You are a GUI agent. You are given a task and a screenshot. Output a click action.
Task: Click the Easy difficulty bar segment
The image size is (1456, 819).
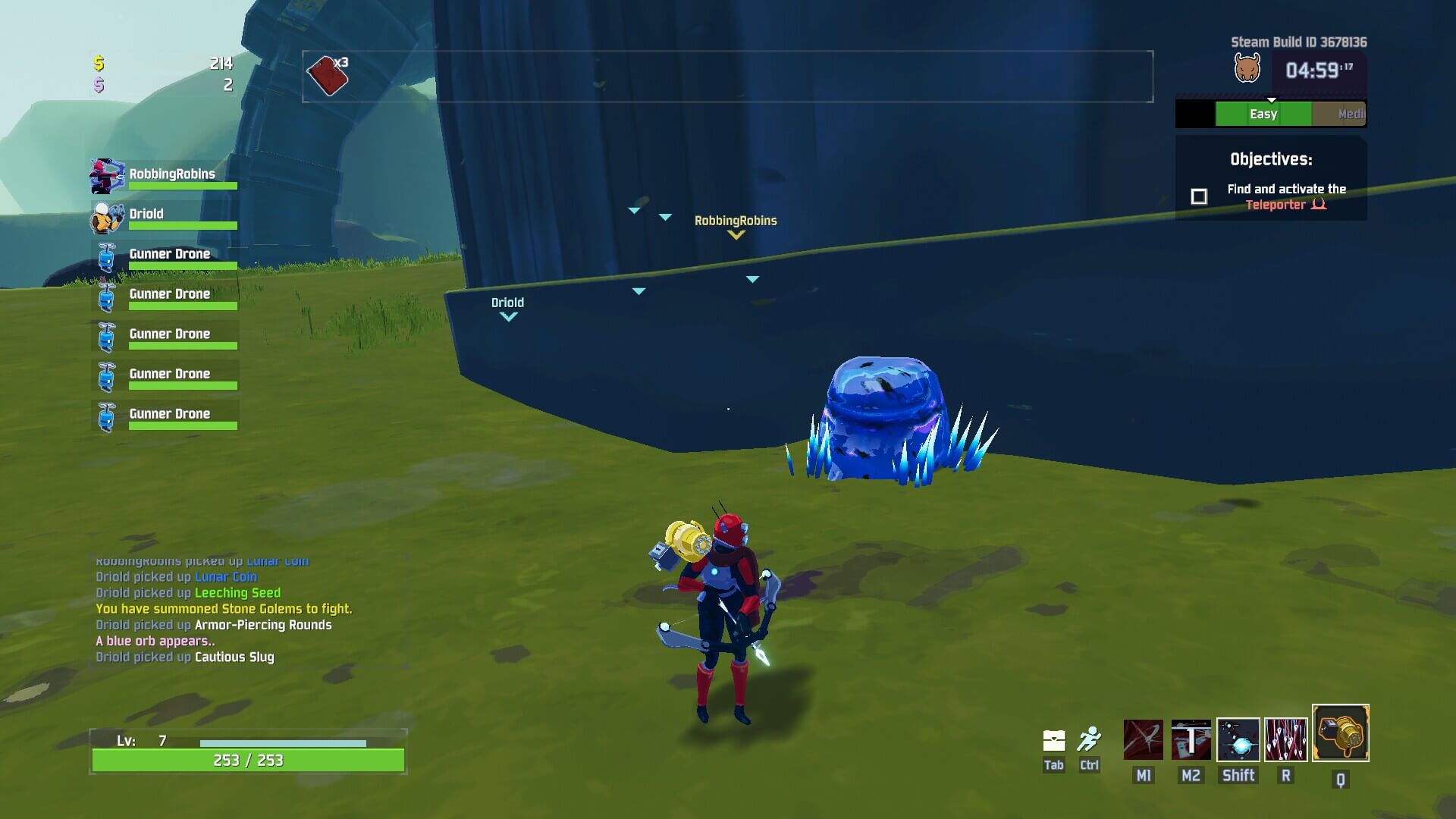pyautogui.click(x=1263, y=114)
